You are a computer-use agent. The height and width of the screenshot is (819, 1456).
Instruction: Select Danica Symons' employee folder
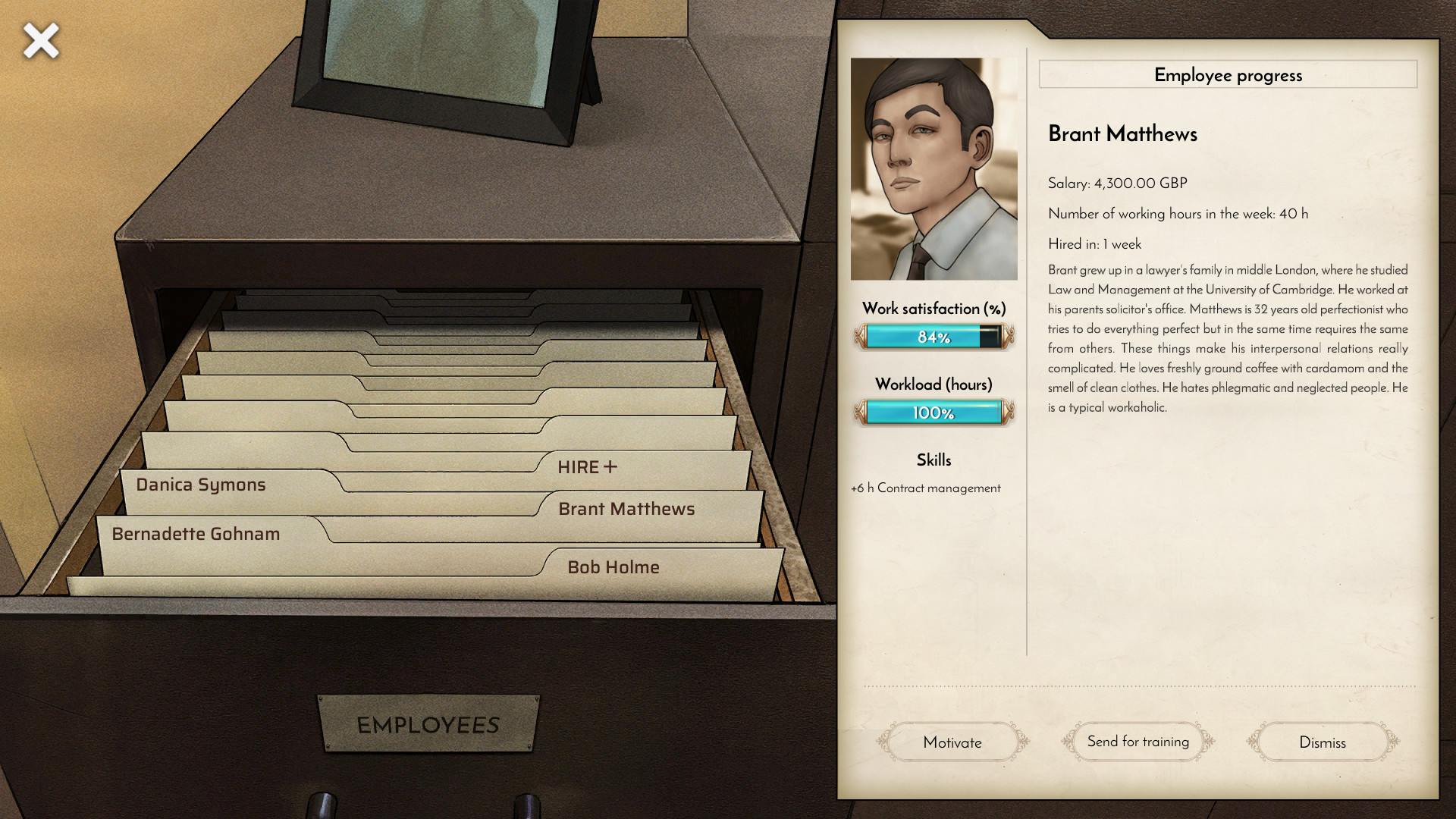201,485
